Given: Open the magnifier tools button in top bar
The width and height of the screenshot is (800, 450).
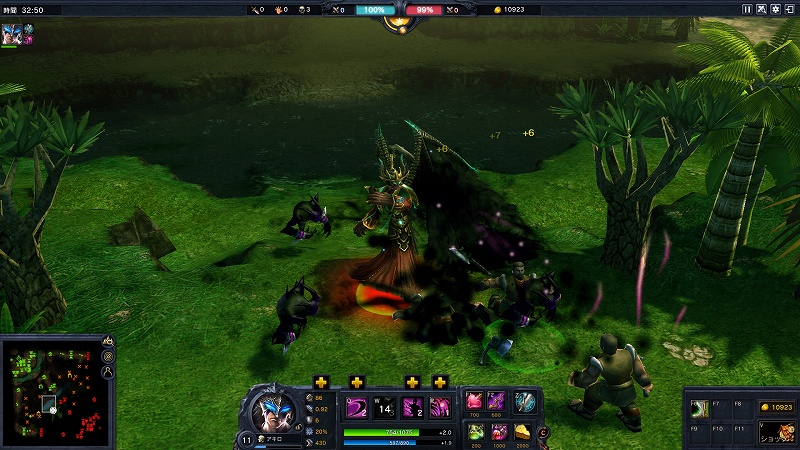Looking at the screenshot, I should [761, 9].
